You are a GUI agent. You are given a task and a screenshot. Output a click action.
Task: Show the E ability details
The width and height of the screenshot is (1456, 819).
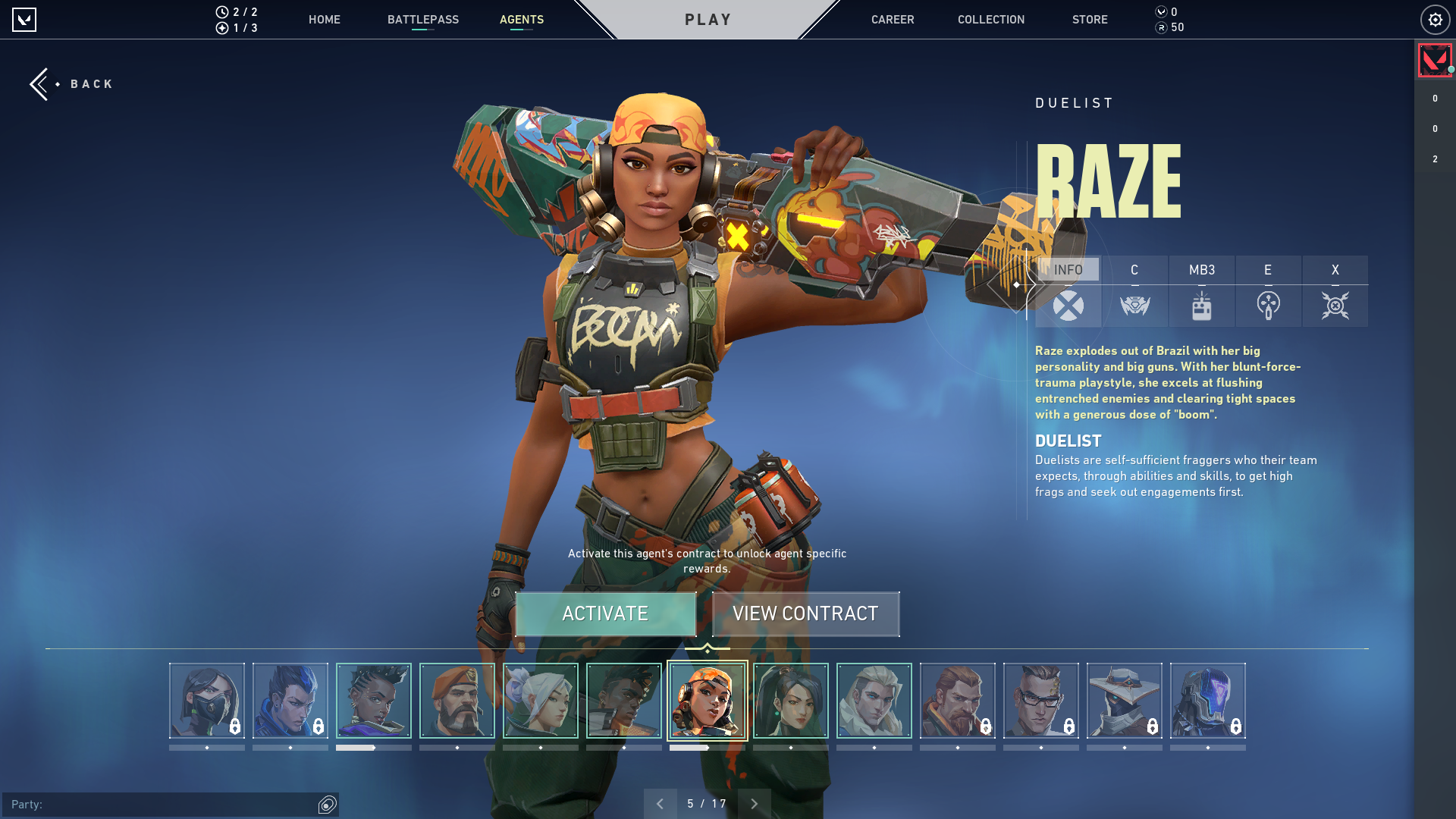coord(1268,292)
